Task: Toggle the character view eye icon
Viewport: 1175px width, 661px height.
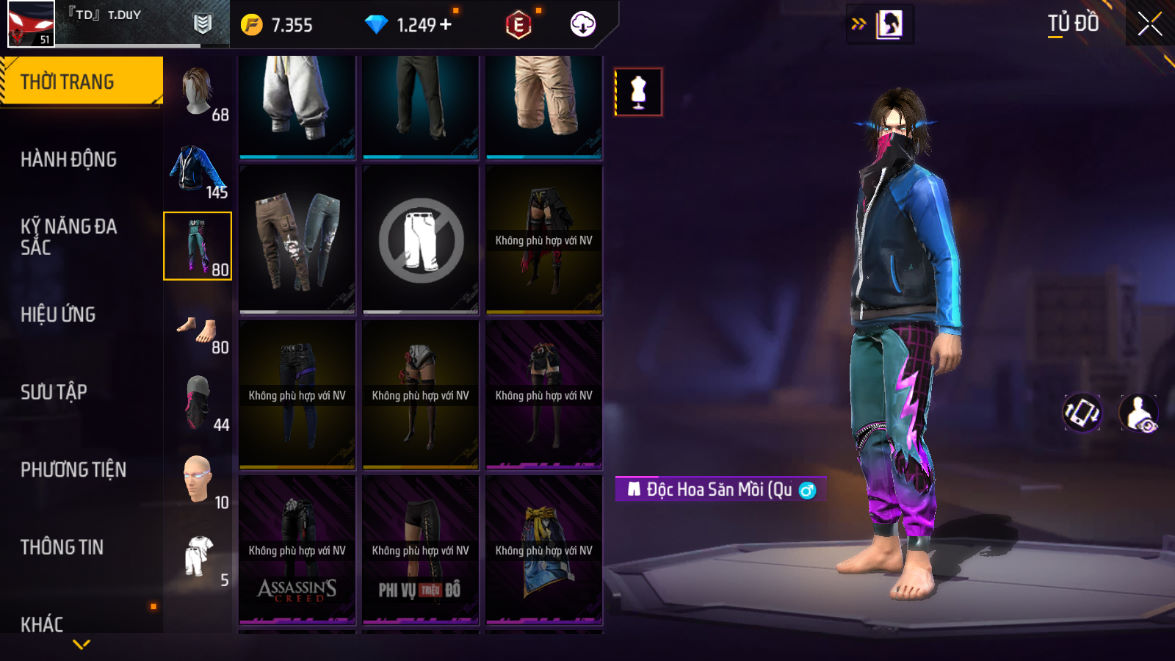Action: click(x=1138, y=413)
